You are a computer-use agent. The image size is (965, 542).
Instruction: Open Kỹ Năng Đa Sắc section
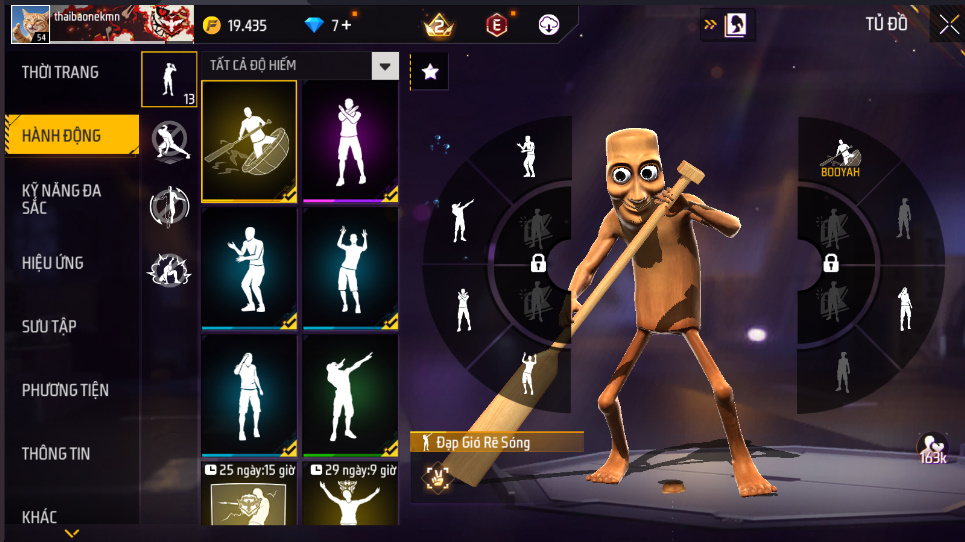coord(62,198)
